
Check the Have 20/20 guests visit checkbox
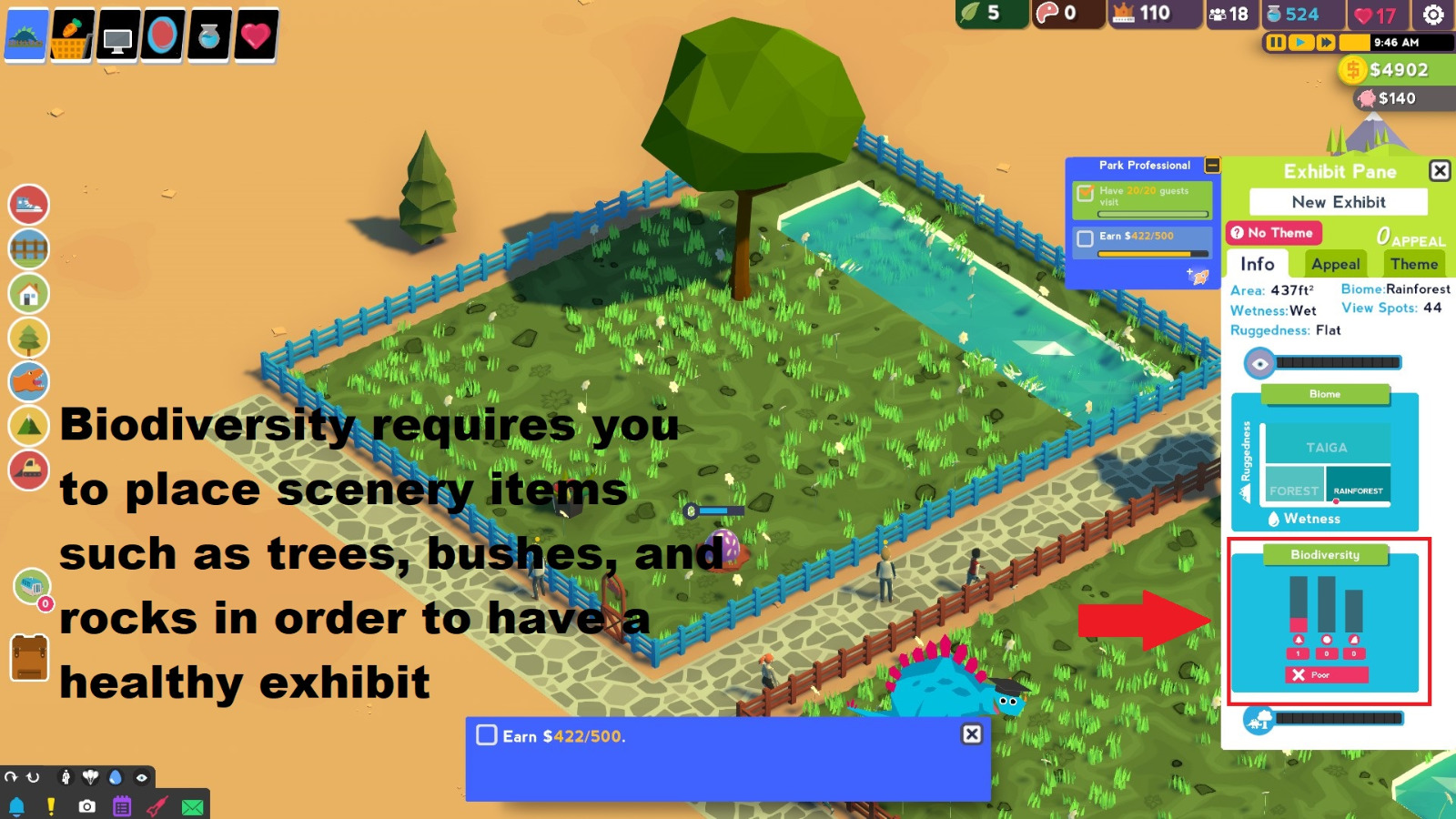[1085, 193]
